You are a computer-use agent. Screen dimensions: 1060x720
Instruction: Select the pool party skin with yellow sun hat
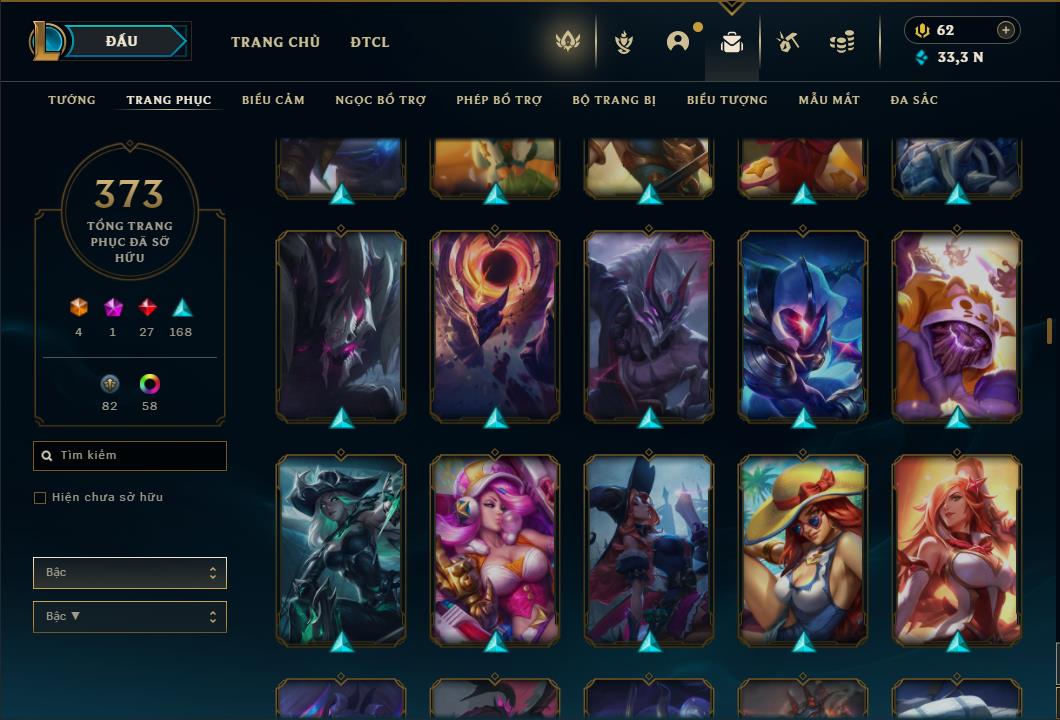803,548
